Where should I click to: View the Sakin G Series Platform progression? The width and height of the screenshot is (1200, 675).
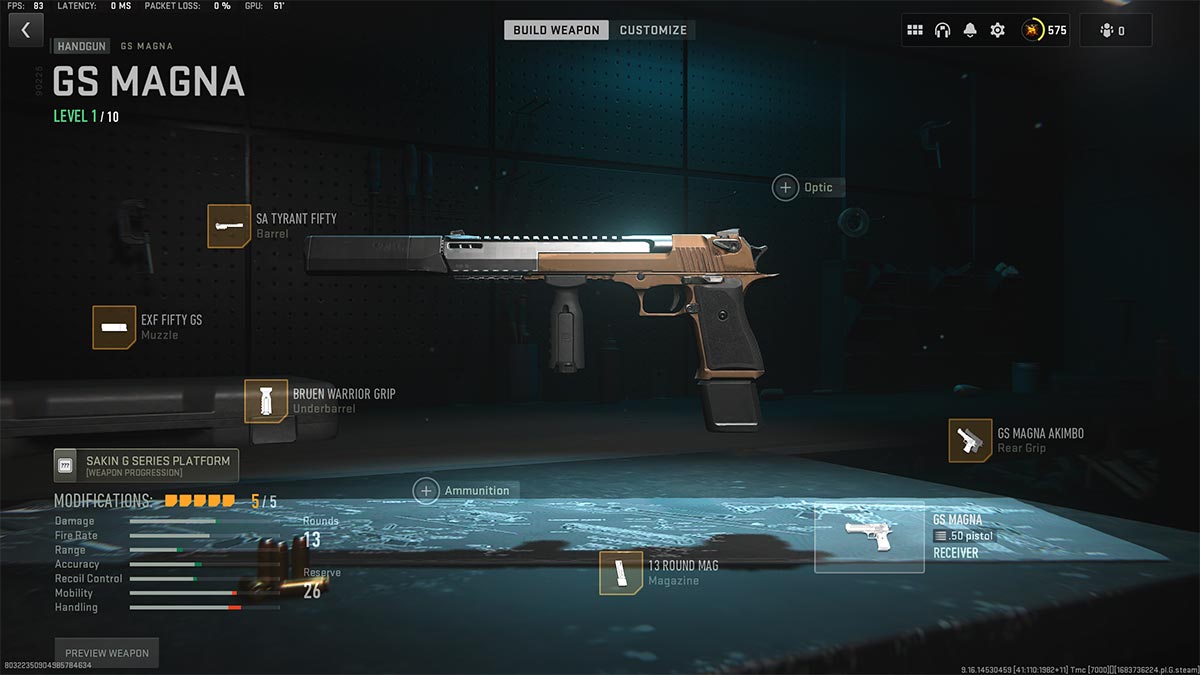point(146,465)
